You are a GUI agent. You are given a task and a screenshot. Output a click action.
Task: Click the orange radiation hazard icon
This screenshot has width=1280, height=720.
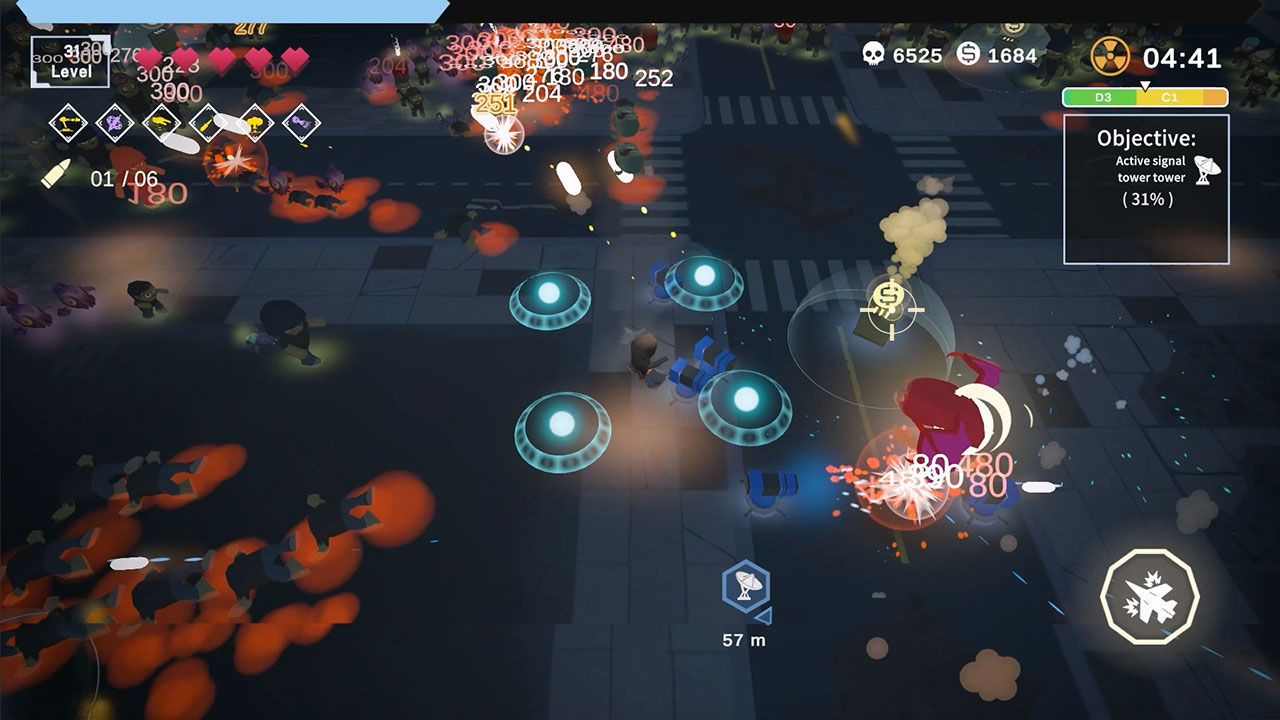[1111, 56]
